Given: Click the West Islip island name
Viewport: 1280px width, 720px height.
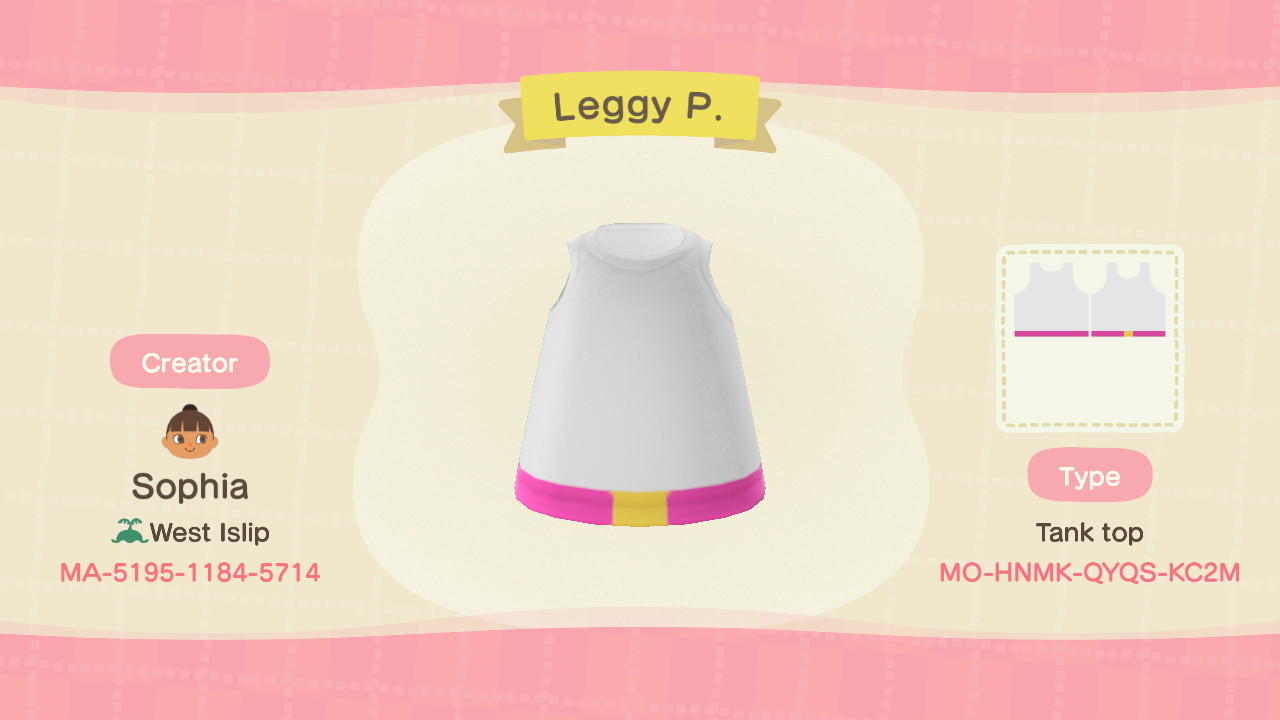Looking at the screenshot, I should [208, 532].
